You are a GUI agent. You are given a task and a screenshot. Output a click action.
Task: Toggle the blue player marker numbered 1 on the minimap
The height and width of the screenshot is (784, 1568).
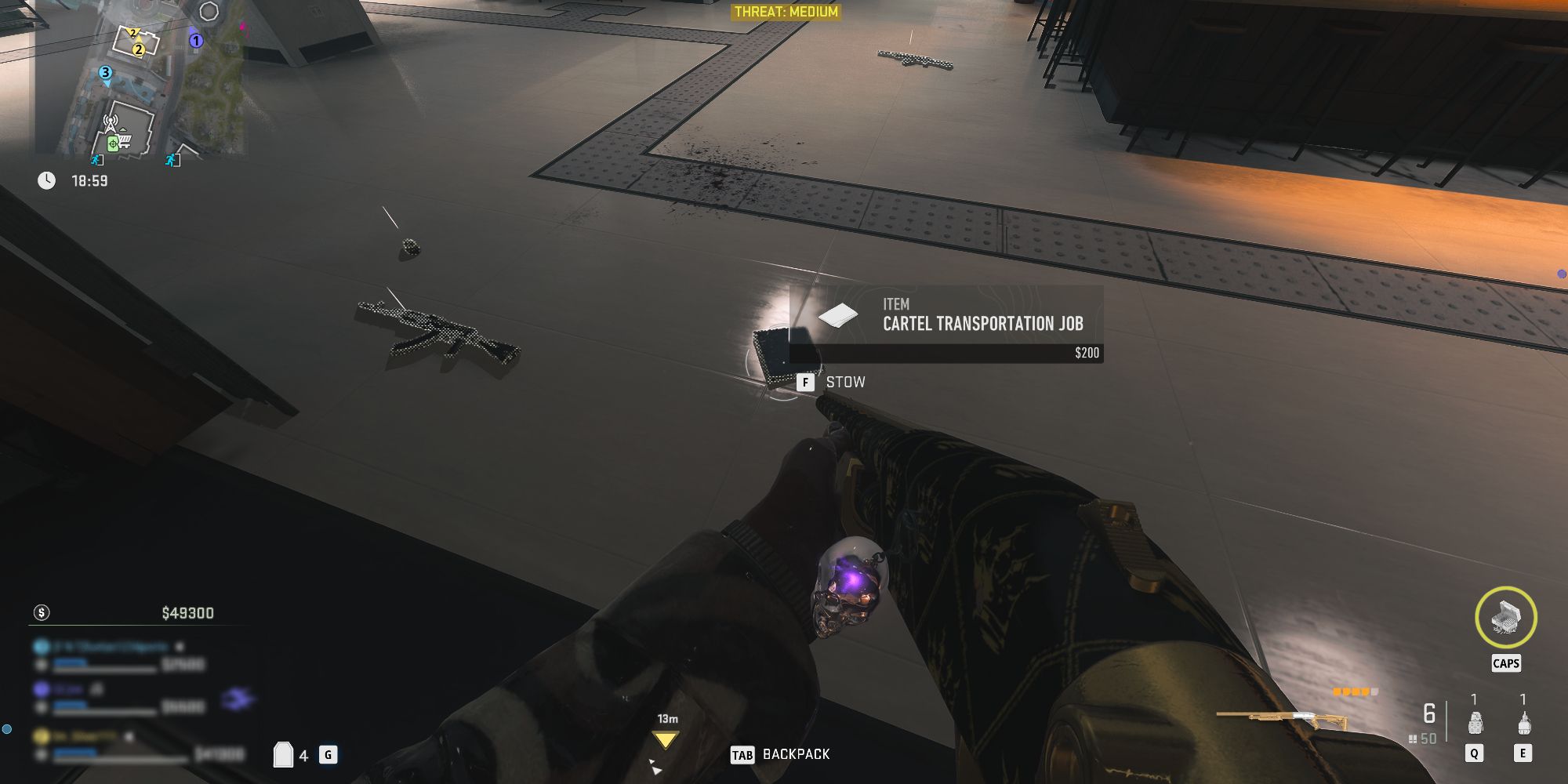(x=196, y=40)
